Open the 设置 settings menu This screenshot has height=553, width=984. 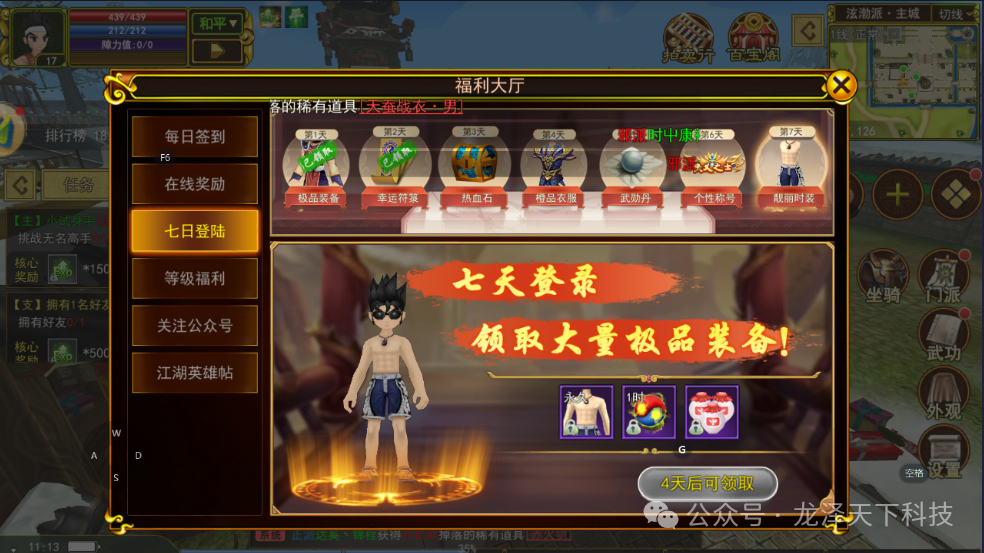coord(943,450)
